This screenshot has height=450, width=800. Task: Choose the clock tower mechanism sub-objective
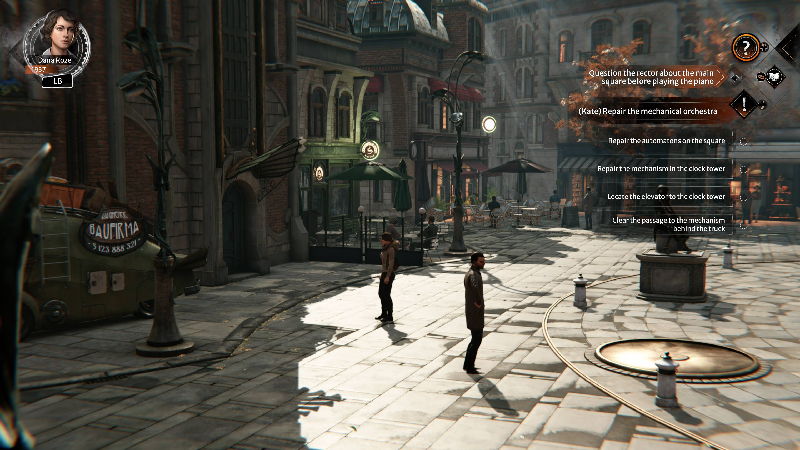662,169
